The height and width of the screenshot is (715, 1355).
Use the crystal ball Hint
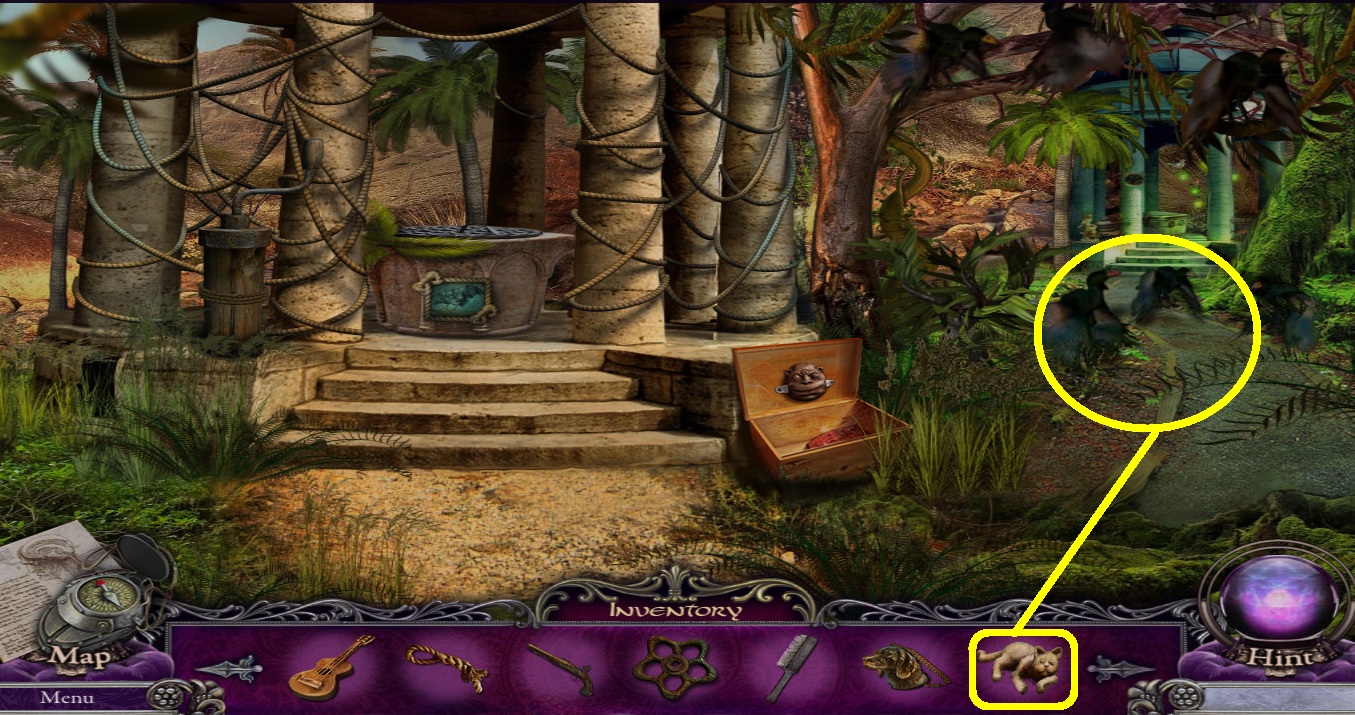click(x=1267, y=610)
